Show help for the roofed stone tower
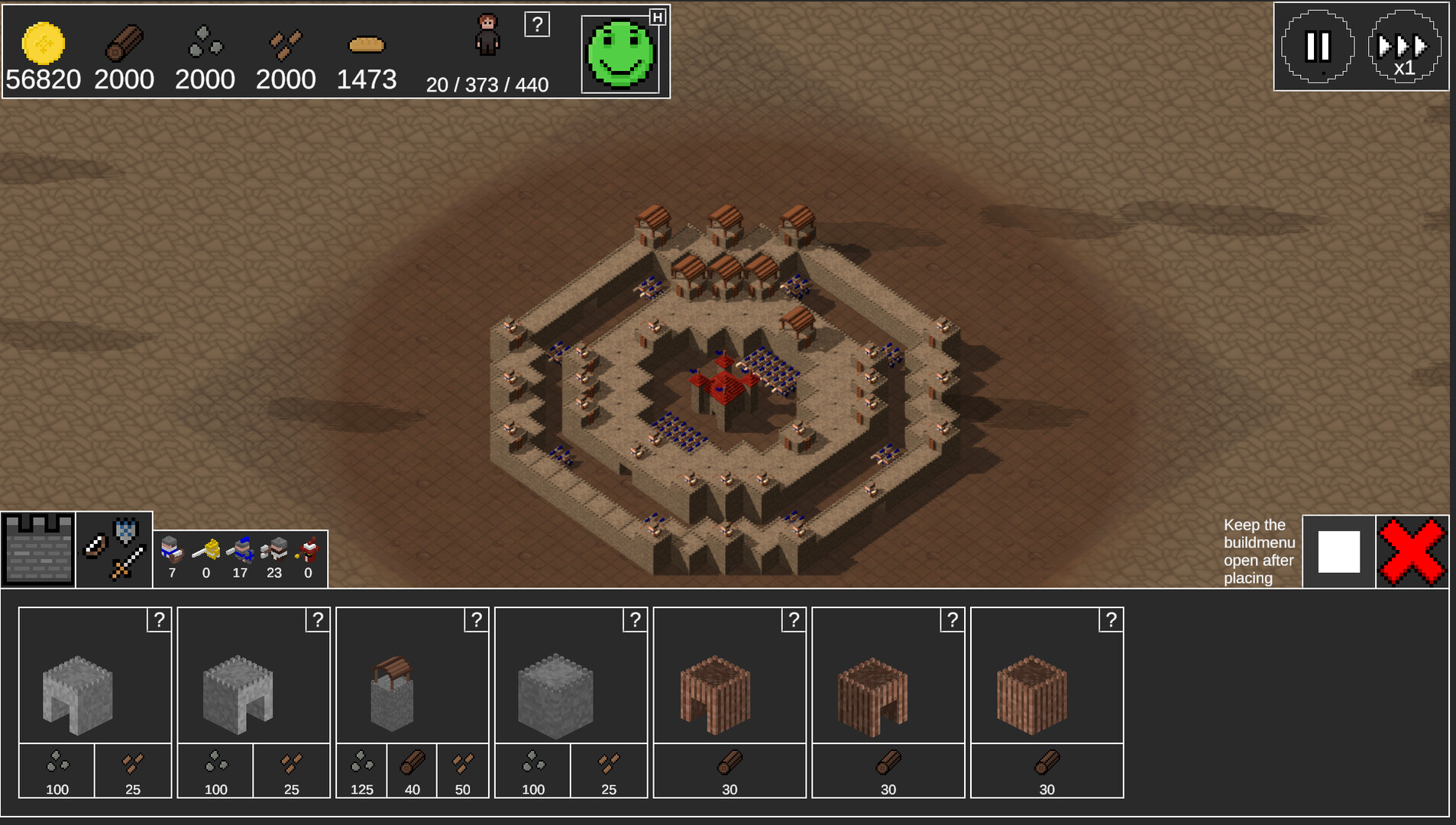The image size is (1456, 825). click(476, 620)
